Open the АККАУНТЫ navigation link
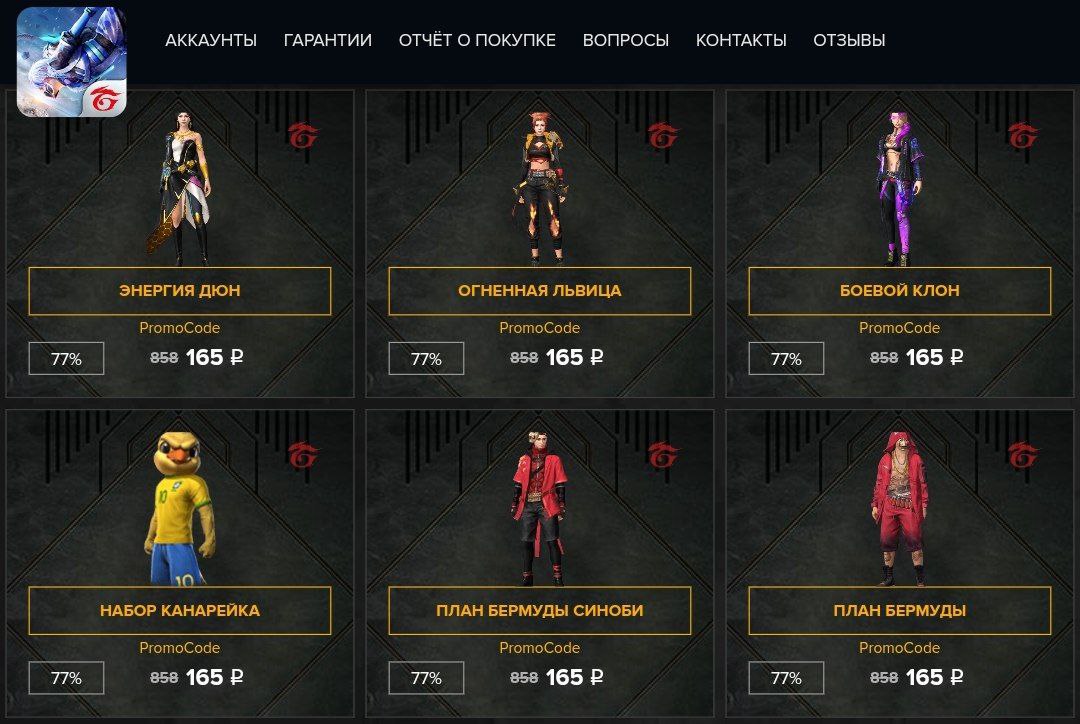 pyautogui.click(x=211, y=40)
